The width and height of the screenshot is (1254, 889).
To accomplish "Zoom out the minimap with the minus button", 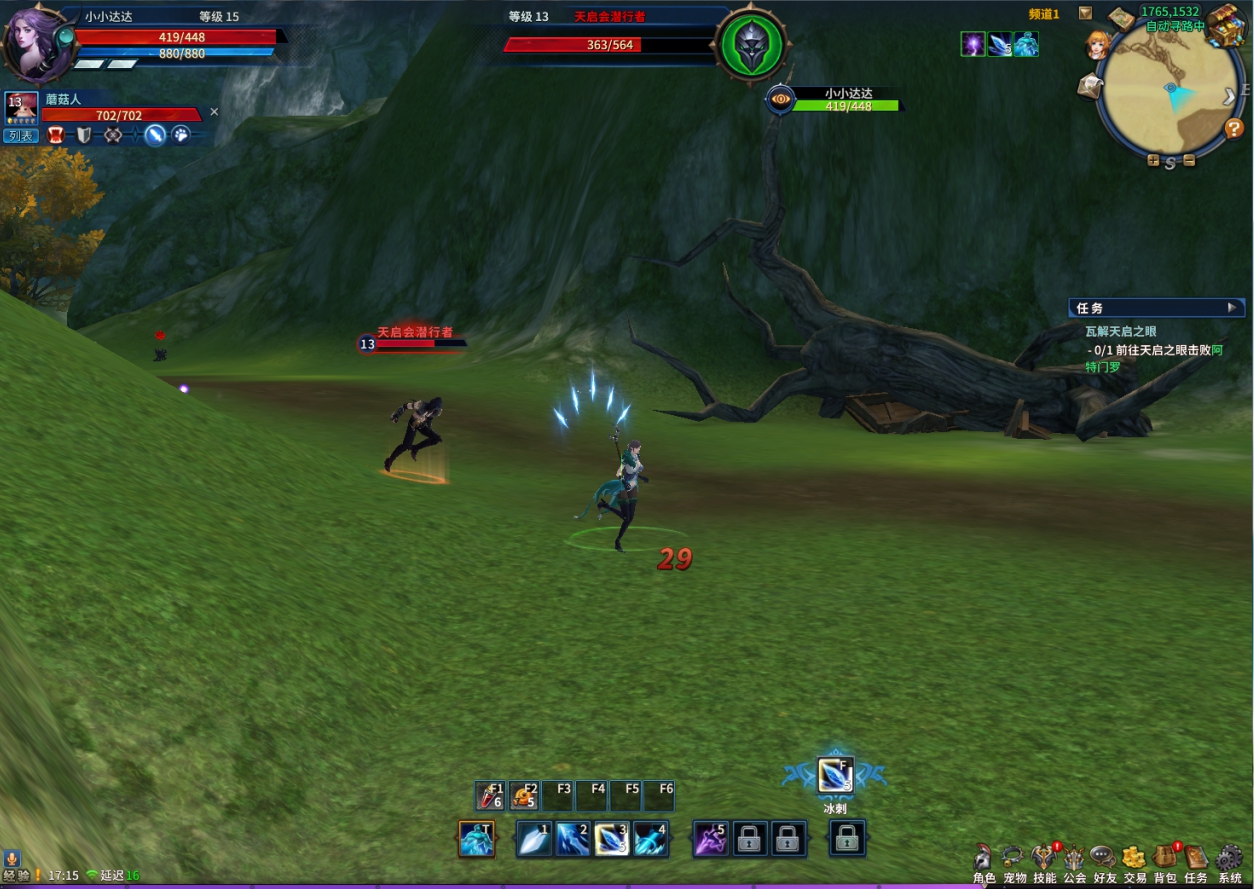I will (x=1189, y=161).
